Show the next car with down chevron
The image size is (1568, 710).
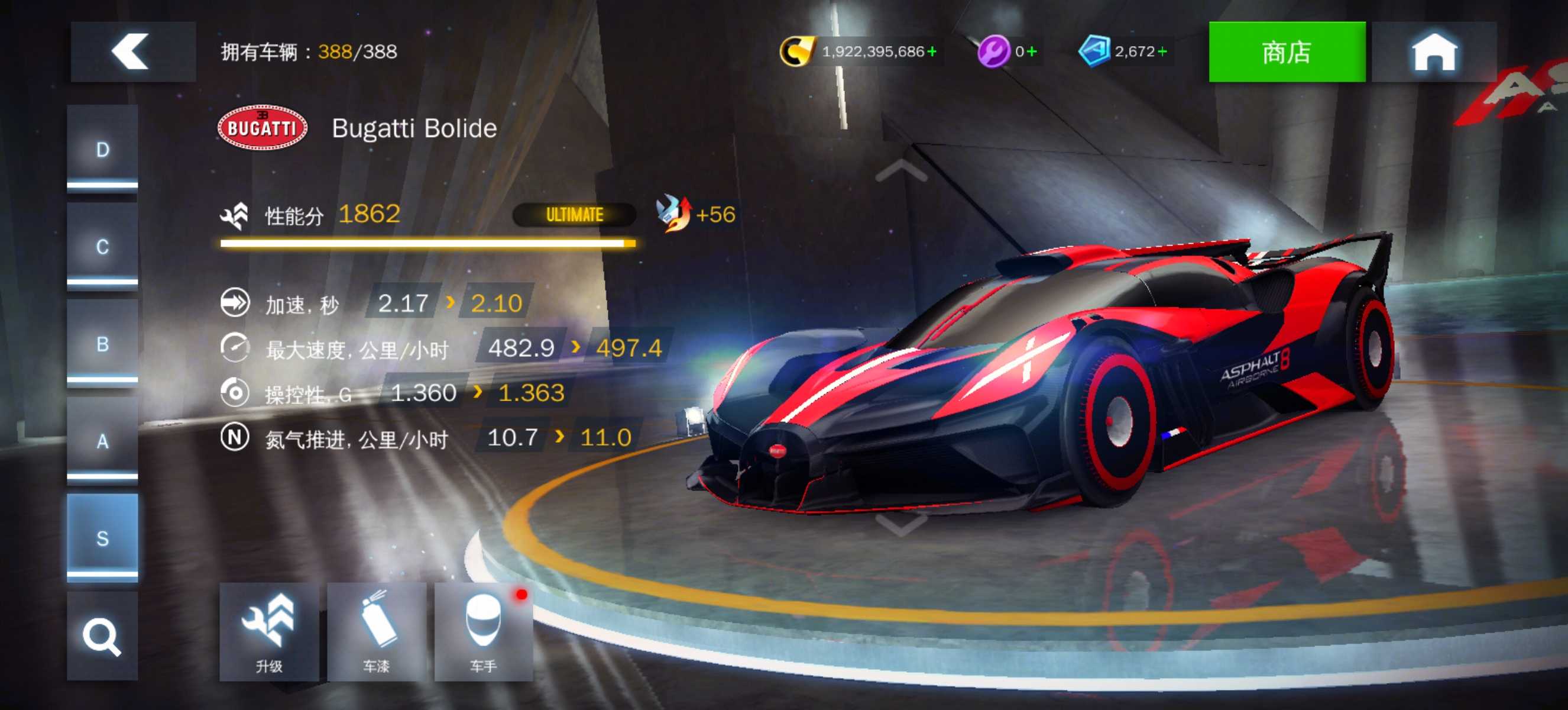pos(901,524)
